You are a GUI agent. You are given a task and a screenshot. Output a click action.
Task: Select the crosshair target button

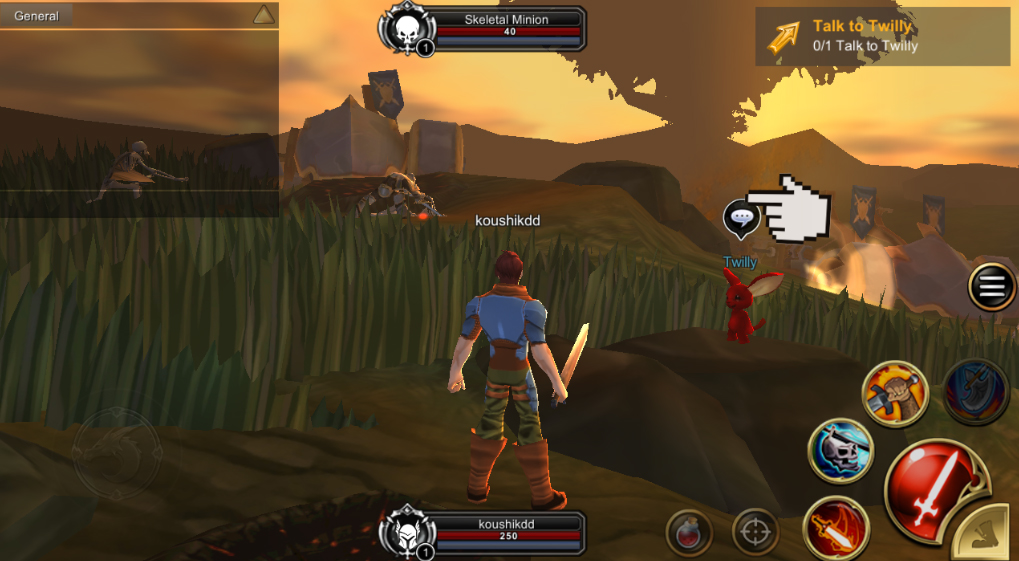(x=755, y=531)
